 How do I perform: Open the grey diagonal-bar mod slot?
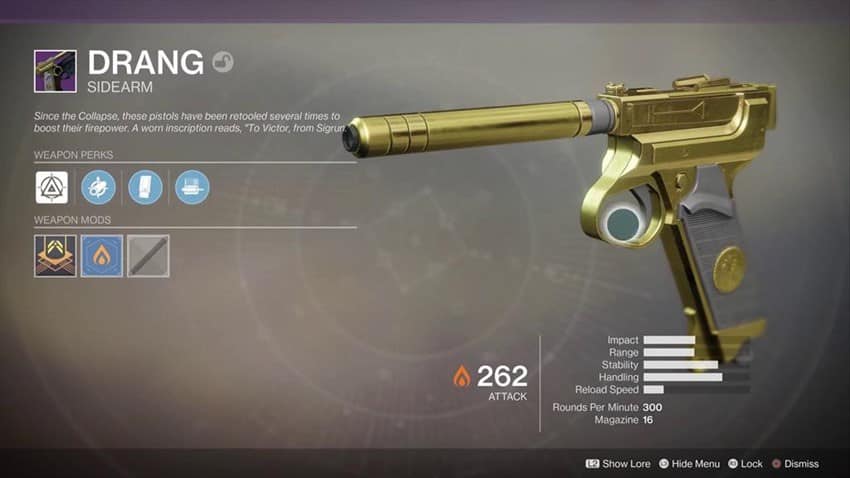click(148, 256)
